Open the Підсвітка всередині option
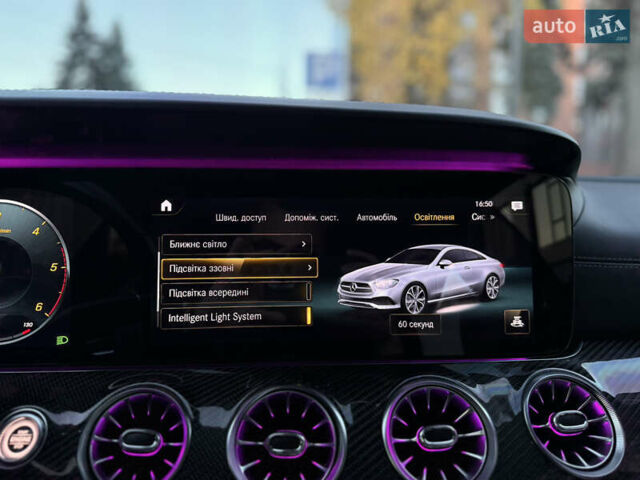Viewport: 640px width, 480px height. click(x=236, y=292)
